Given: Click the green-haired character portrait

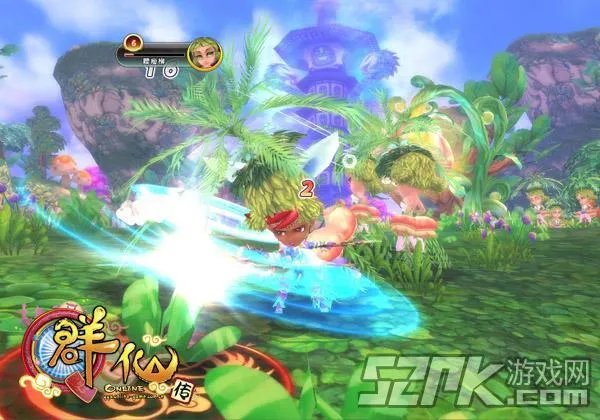Looking at the screenshot, I should [204, 54].
